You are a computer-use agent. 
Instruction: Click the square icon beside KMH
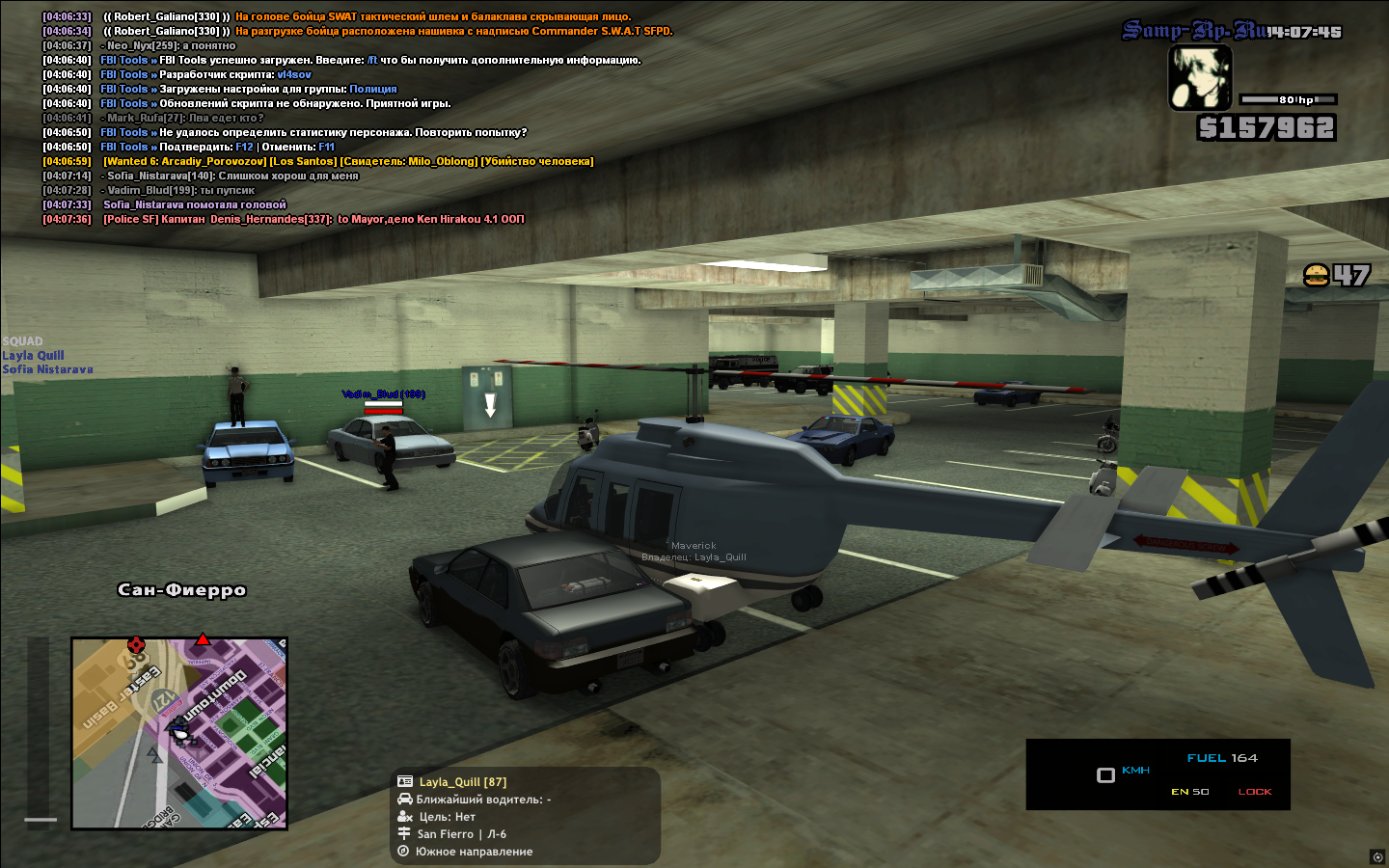[x=1105, y=774]
